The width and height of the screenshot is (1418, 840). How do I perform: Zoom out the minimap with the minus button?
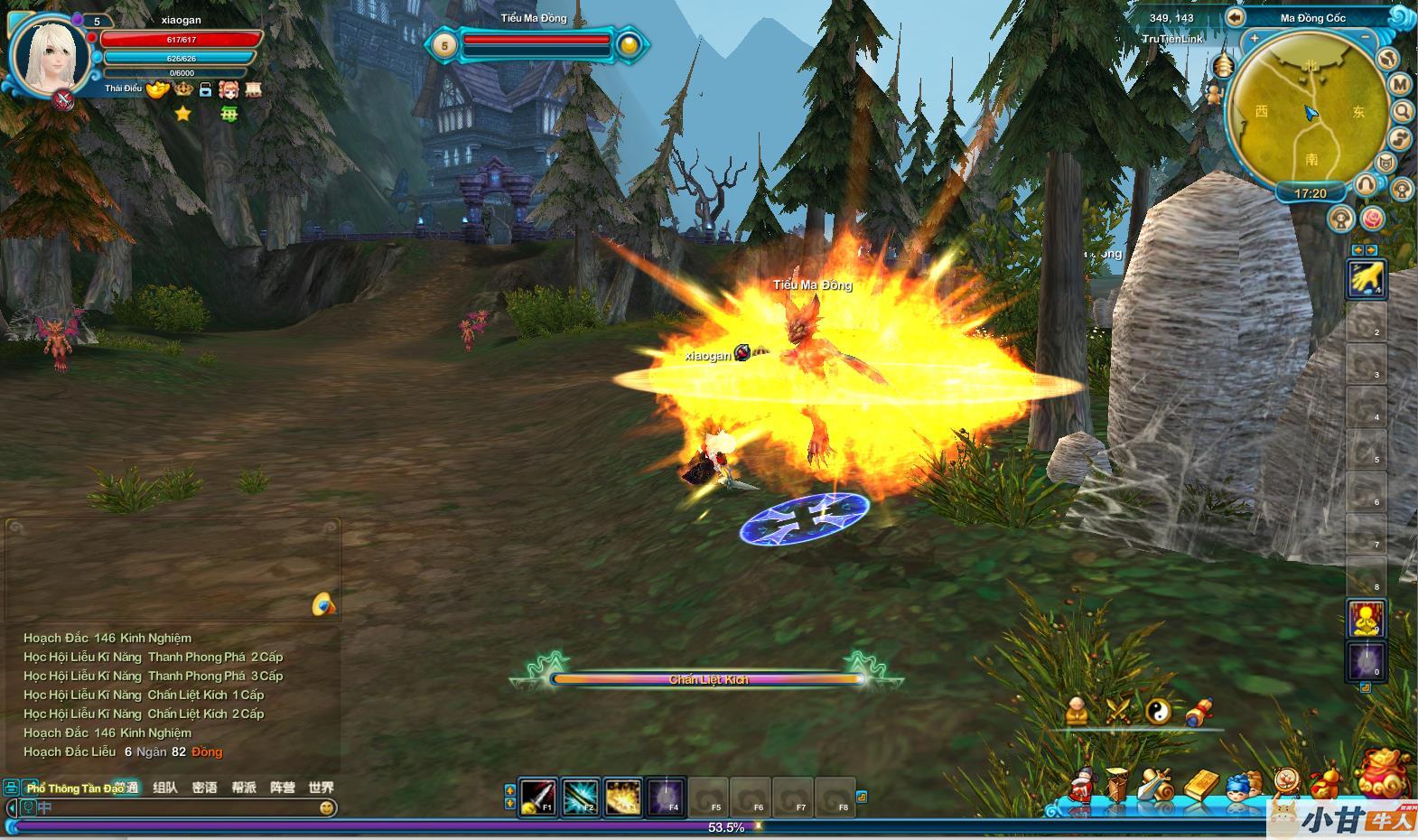1367,39
